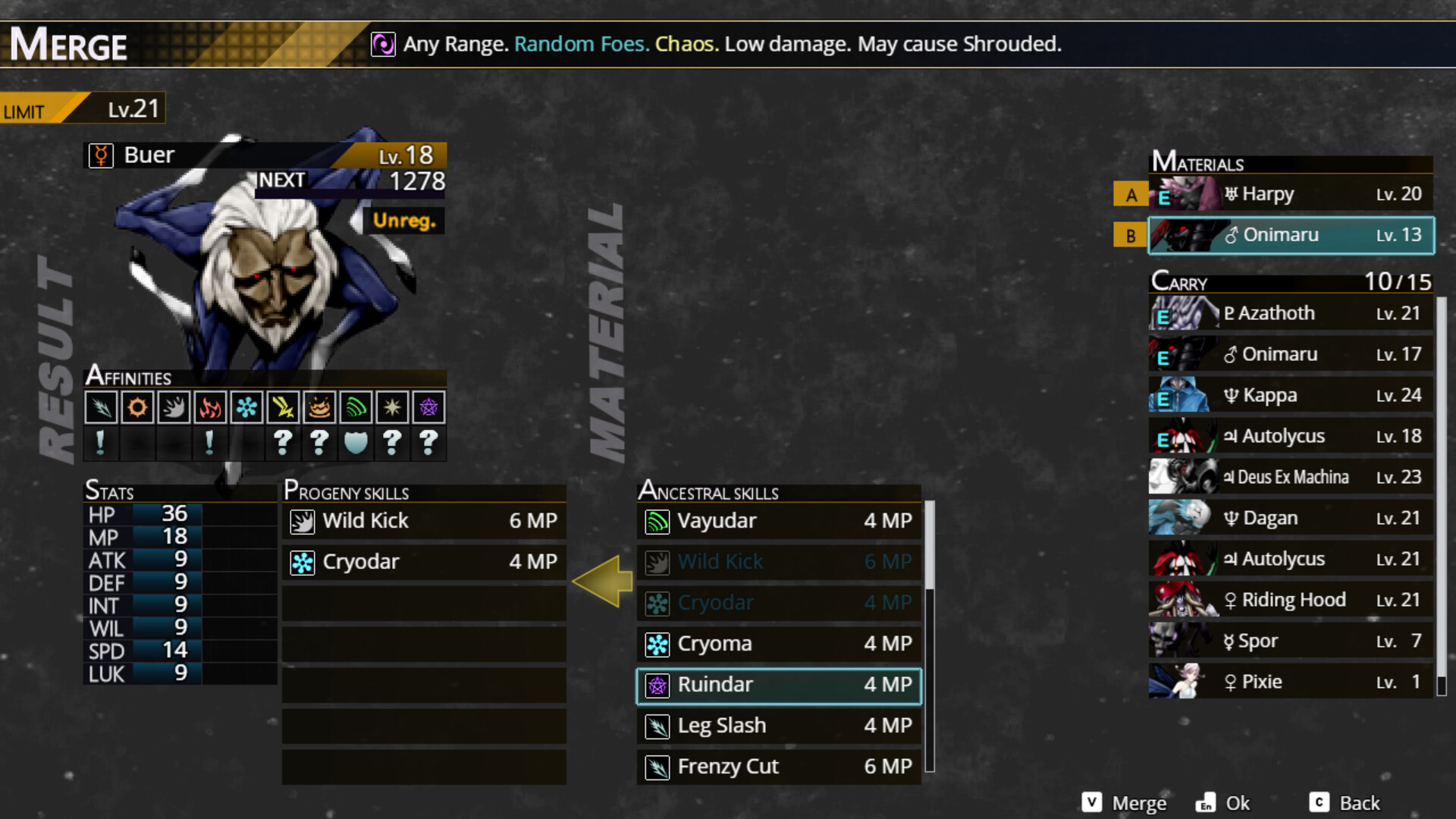
Task: Pick Azathoth from the carry list
Action: point(1291,313)
